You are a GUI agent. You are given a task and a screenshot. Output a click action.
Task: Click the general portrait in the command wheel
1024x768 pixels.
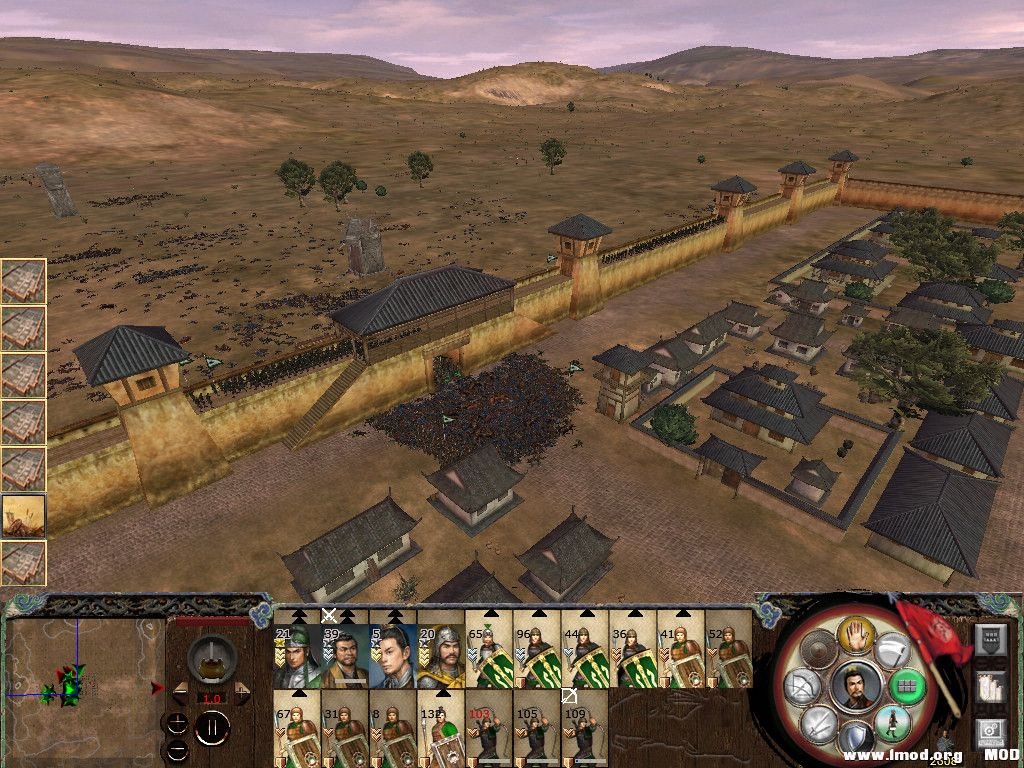[856, 685]
